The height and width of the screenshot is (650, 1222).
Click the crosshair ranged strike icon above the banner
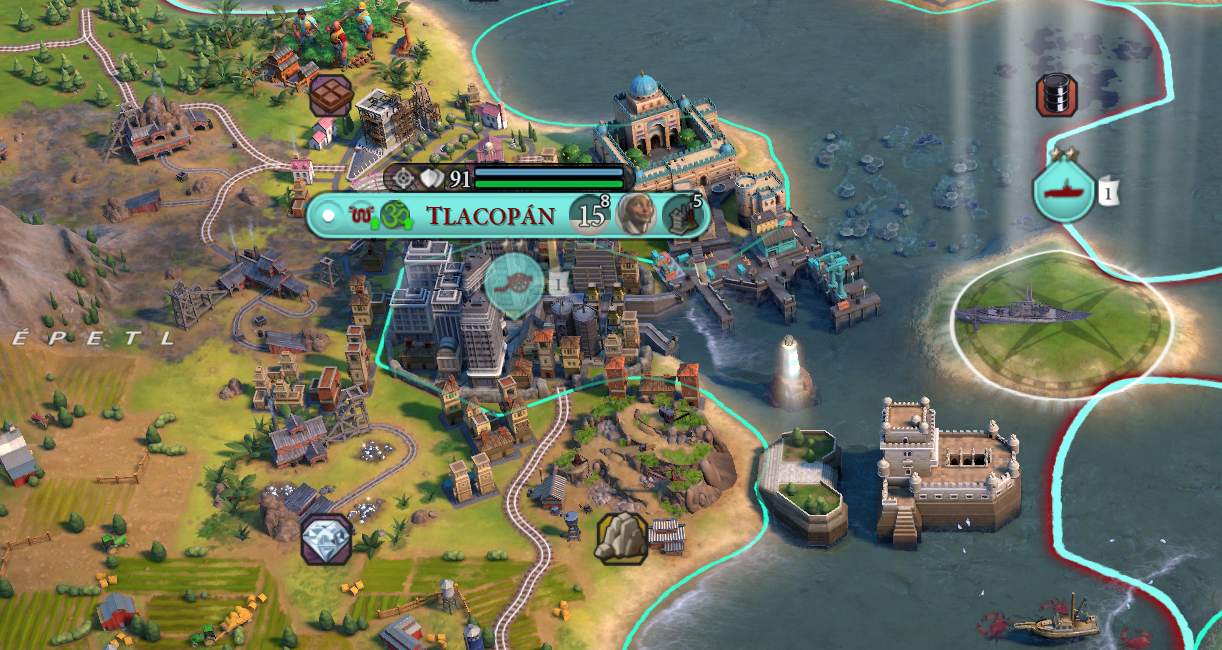click(x=402, y=179)
